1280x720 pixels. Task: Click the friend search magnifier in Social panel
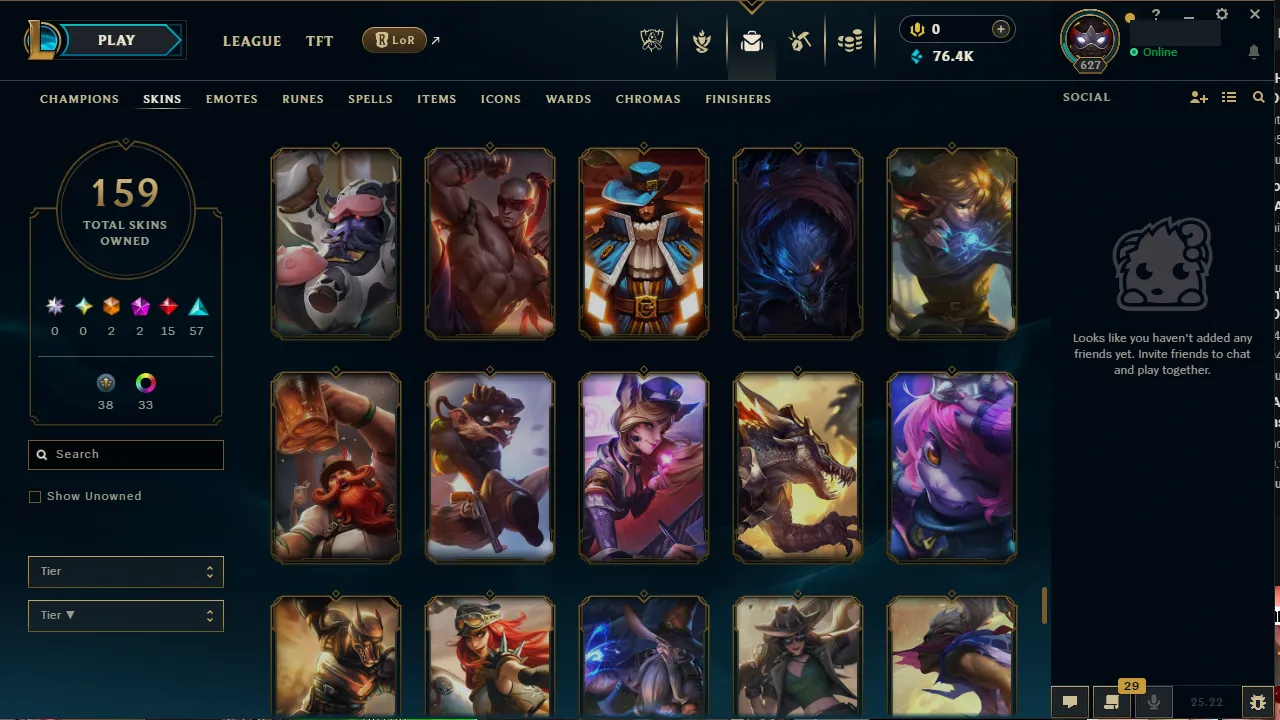(1258, 97)
